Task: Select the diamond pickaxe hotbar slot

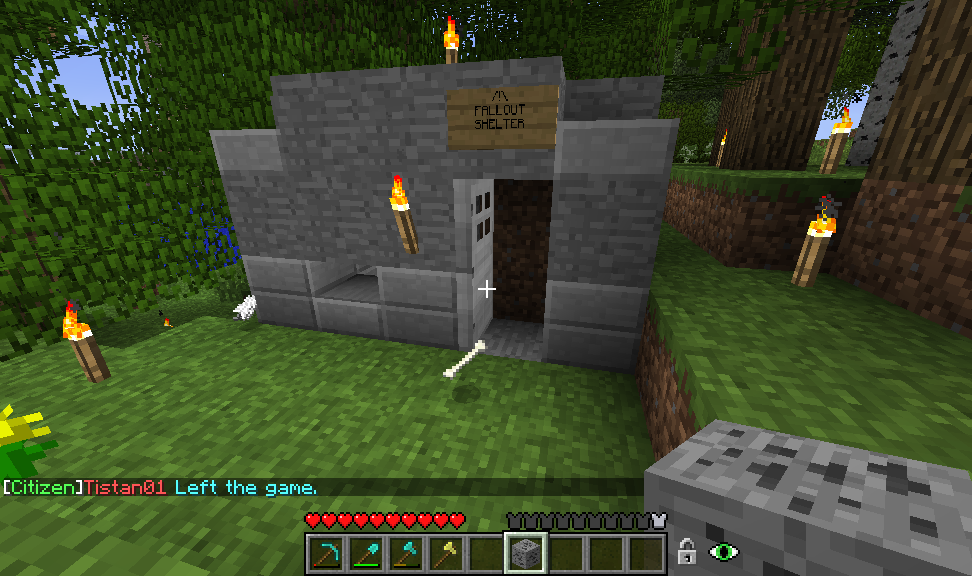Action: coord(326,552)
